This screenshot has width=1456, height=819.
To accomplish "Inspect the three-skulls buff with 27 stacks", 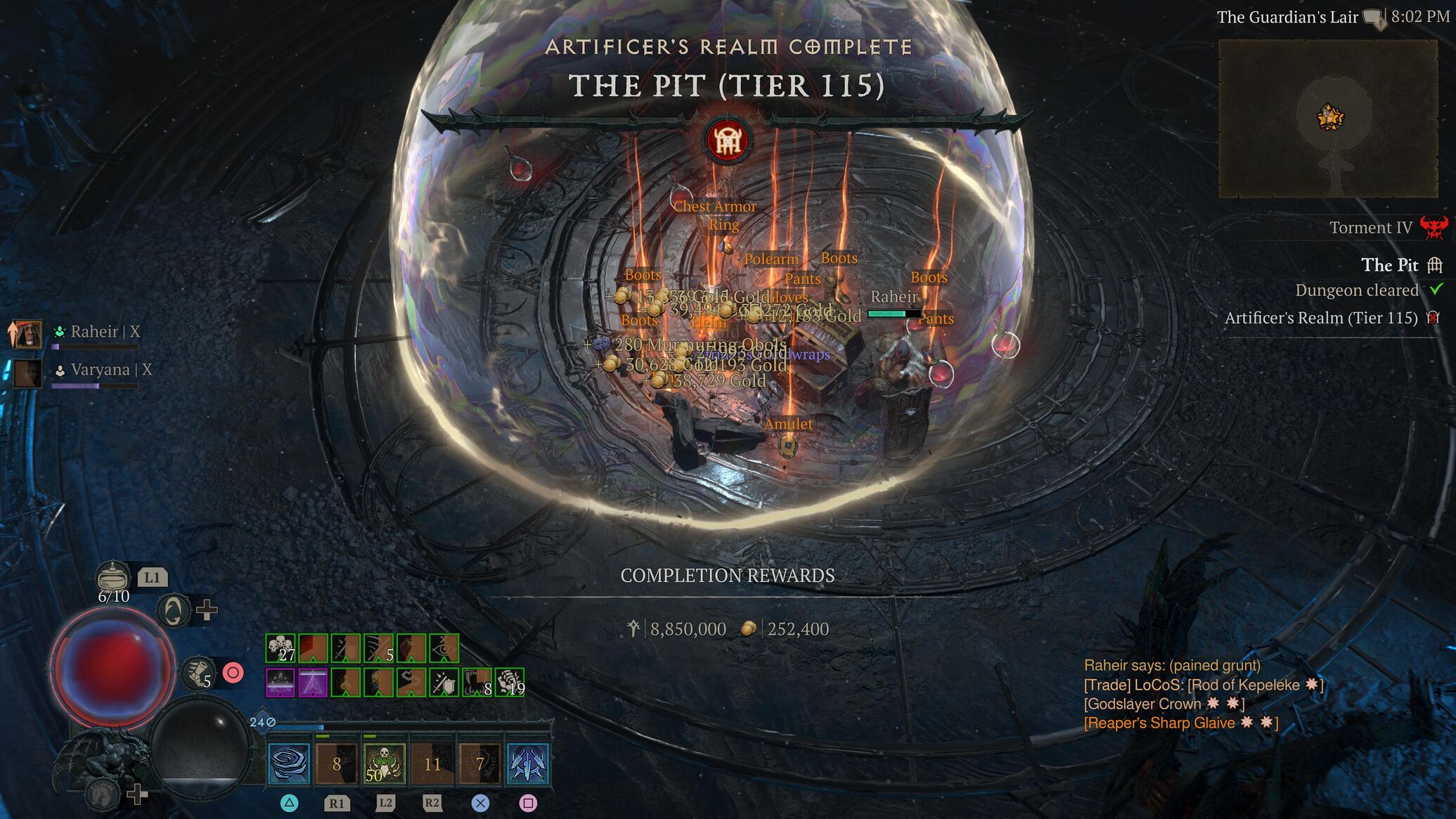I will 281,648.
